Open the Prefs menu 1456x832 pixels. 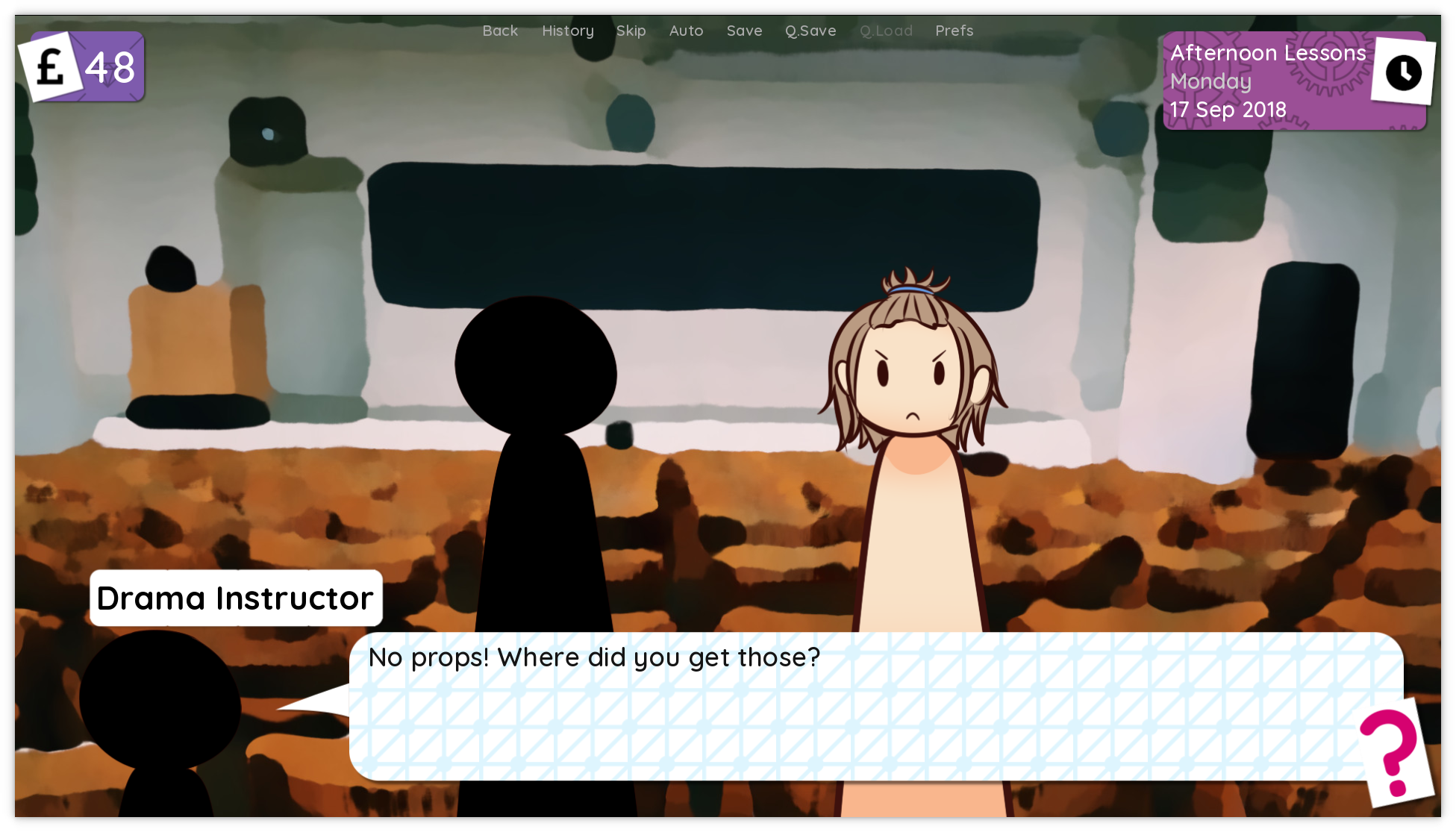[x=954, y=31]
